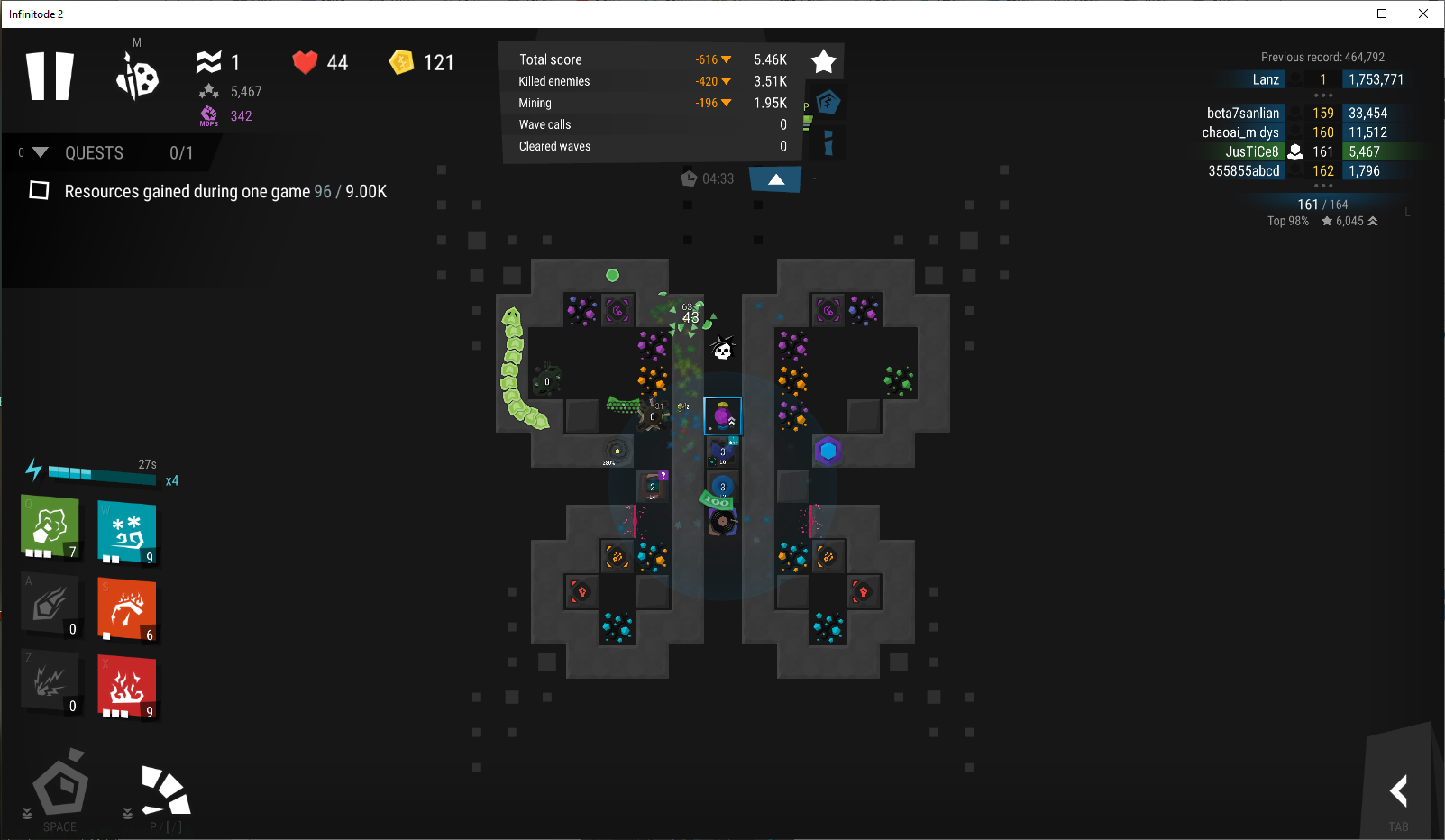The width and height of the screenshot is (1445, 840).
Task: Select the blue hexagon tower
Action: point(828,450)
